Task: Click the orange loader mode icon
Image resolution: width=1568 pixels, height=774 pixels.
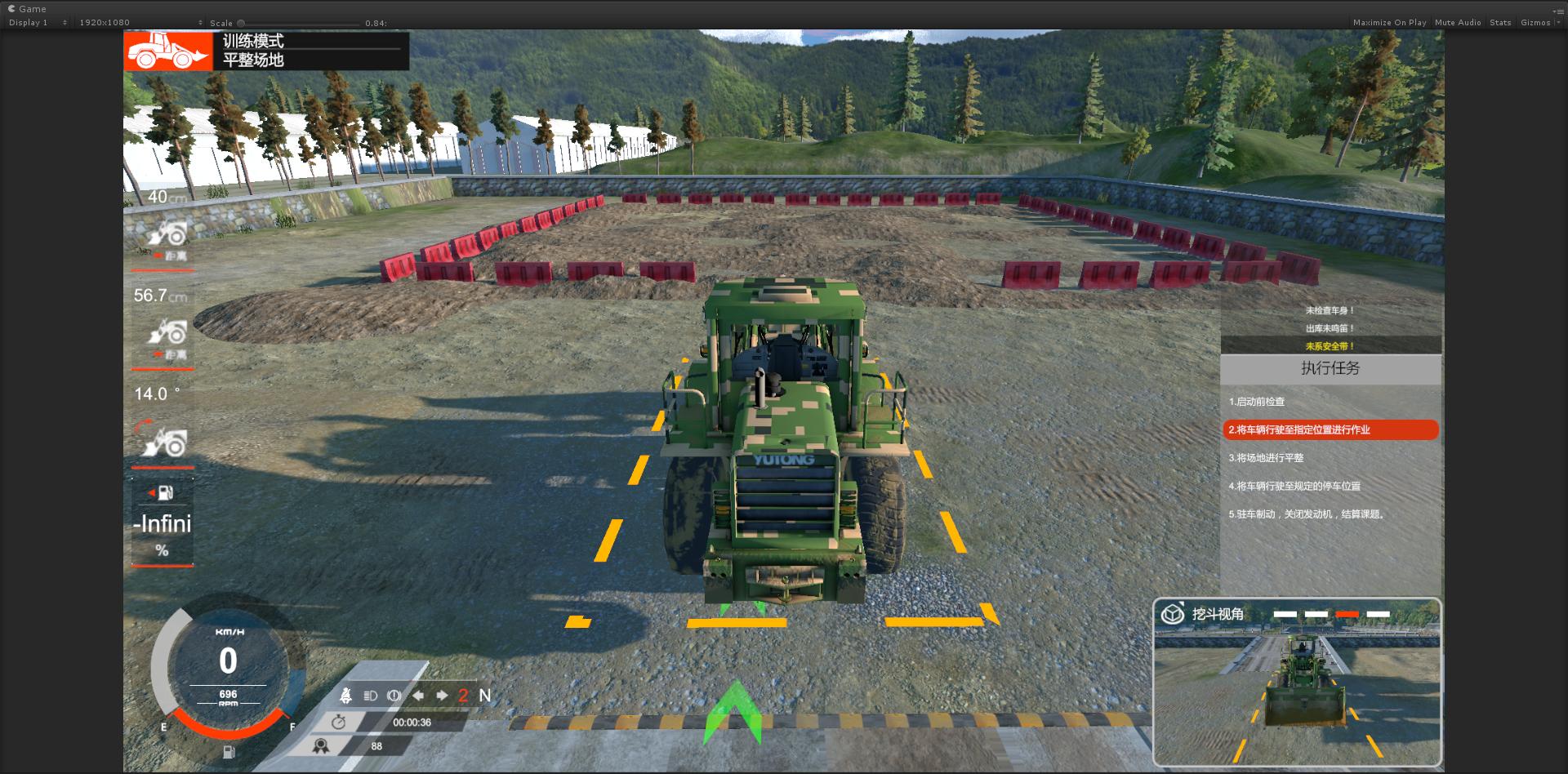Action: 168,51
